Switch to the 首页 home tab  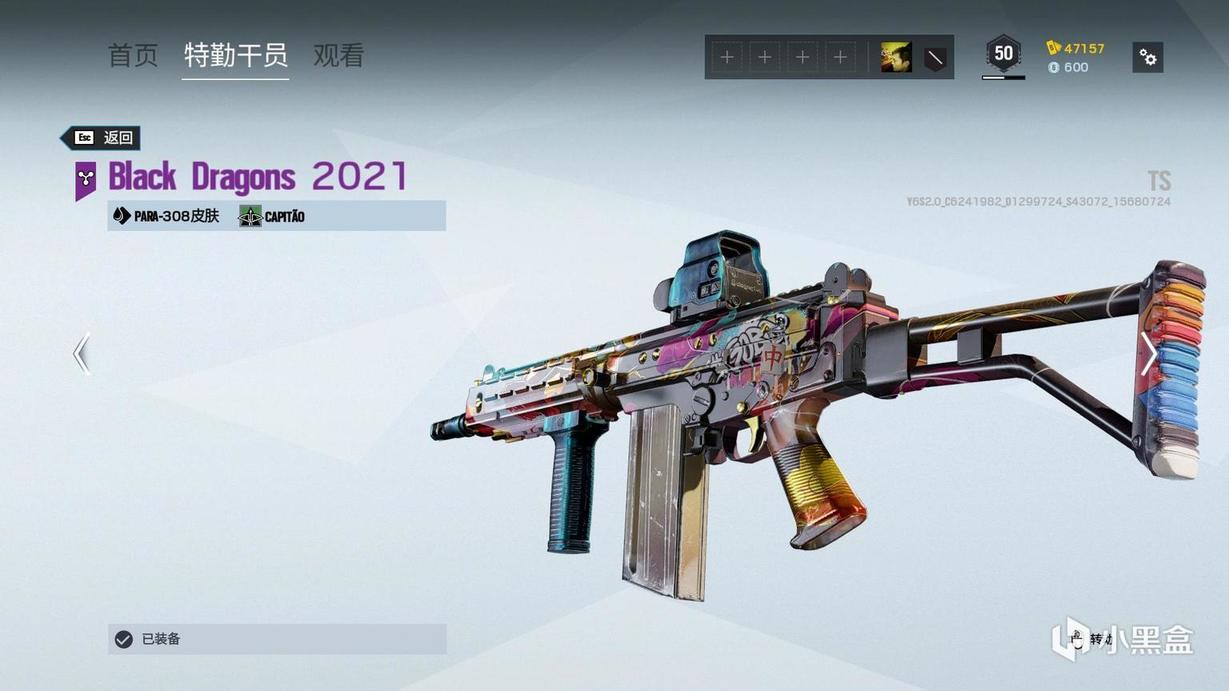click(133, 56)
